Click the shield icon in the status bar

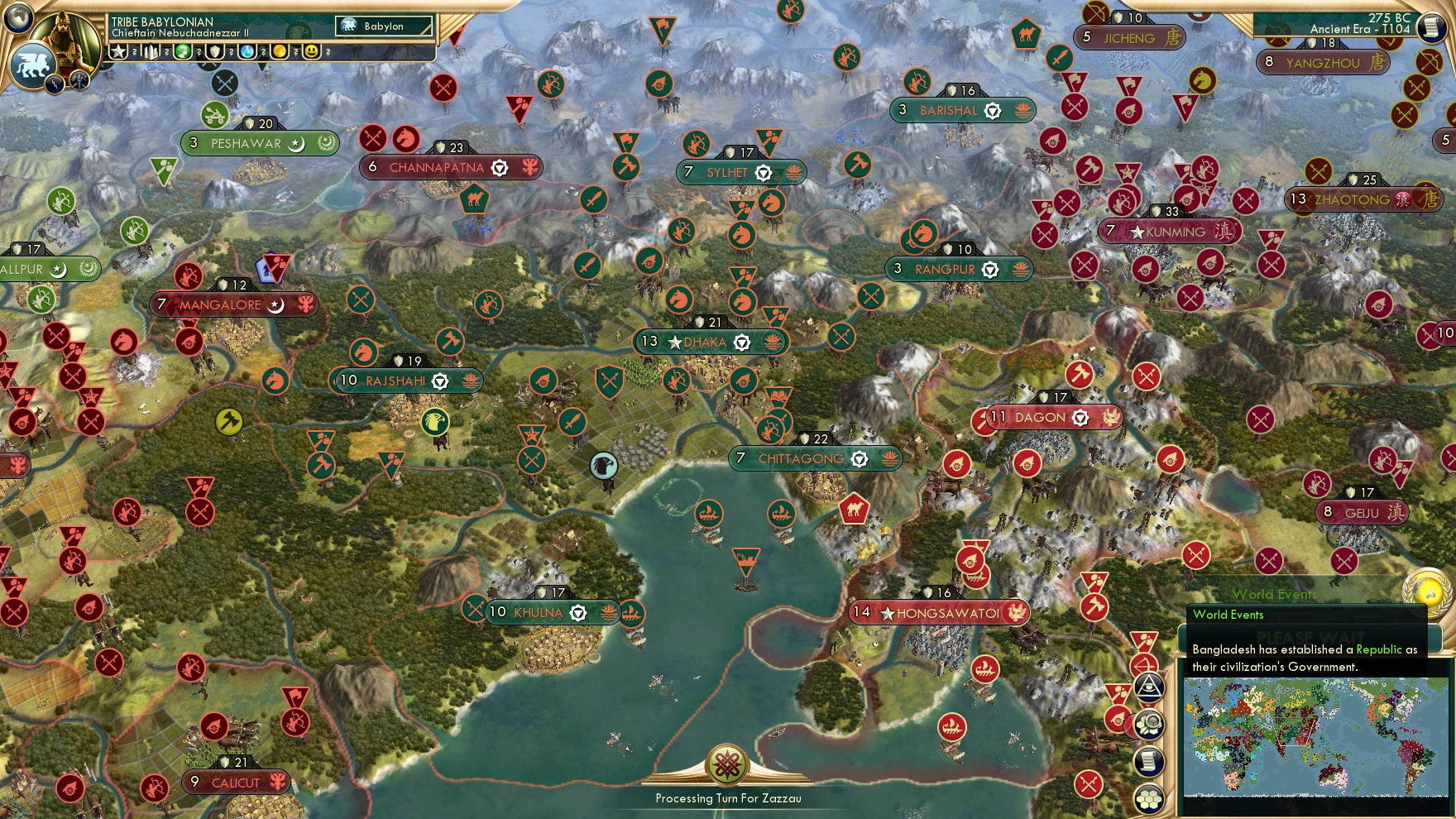[215, 52]
